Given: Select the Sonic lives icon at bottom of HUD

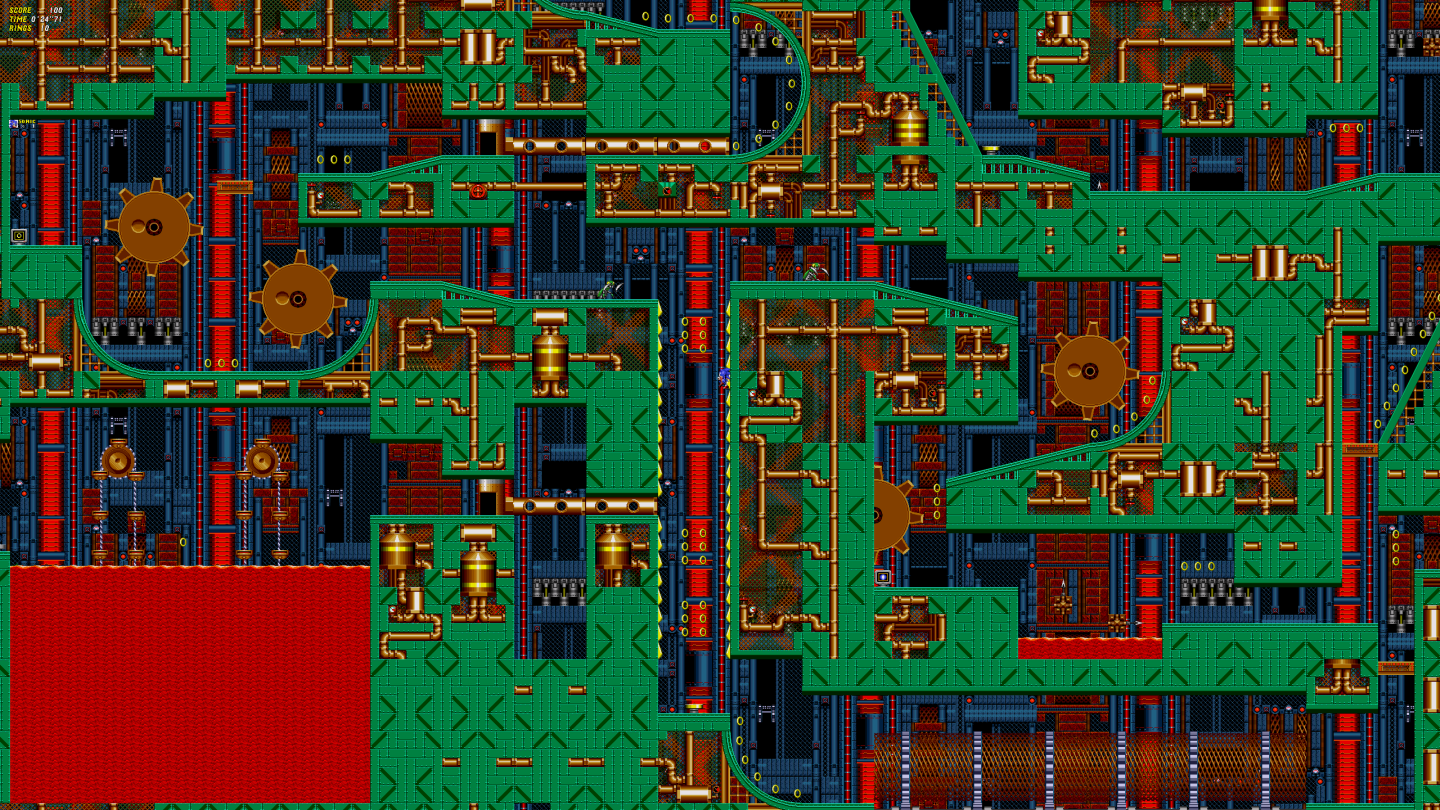Looking at the screenshot, I should click(x=15, y=123).
